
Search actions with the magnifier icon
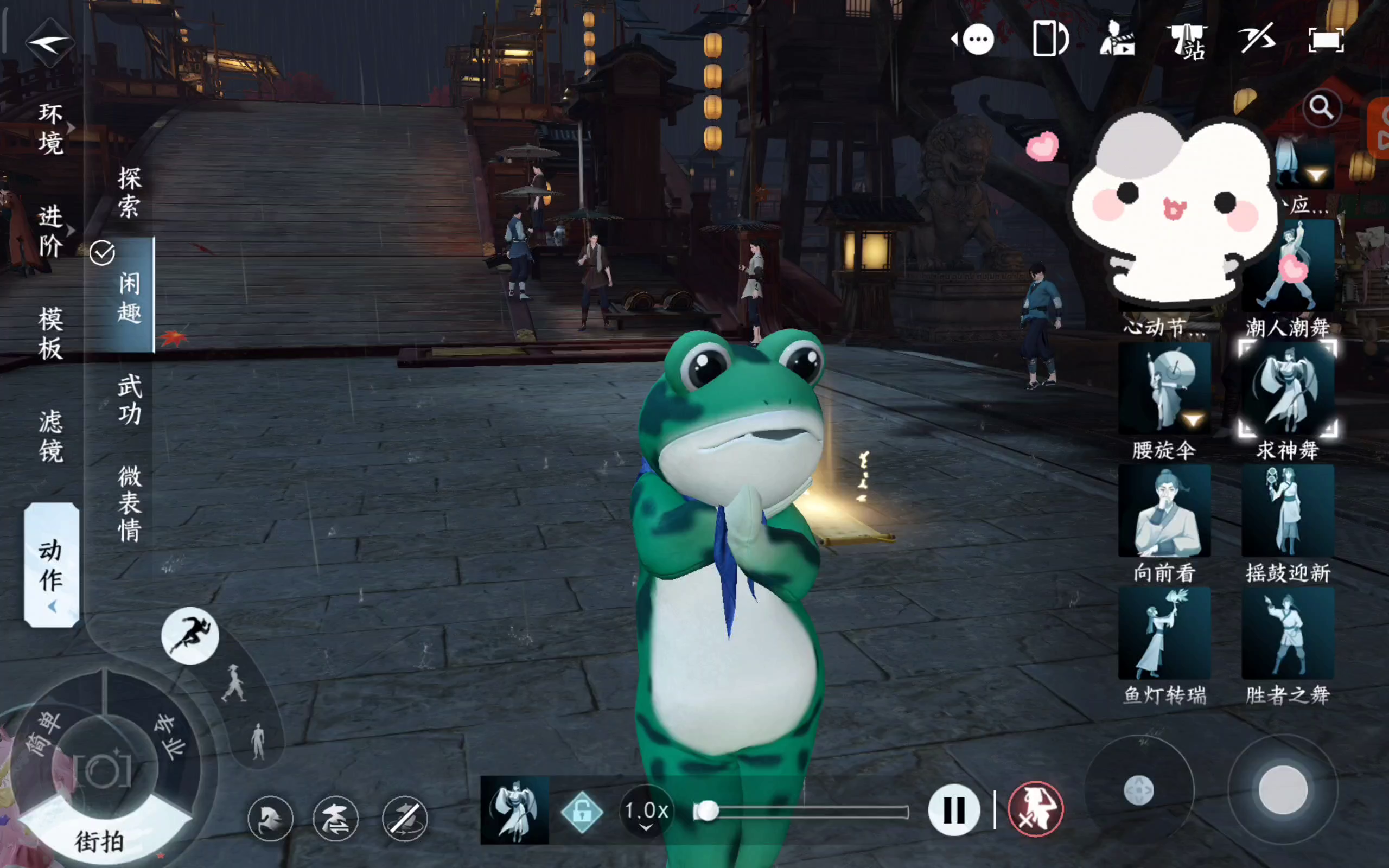point(1321,107)
